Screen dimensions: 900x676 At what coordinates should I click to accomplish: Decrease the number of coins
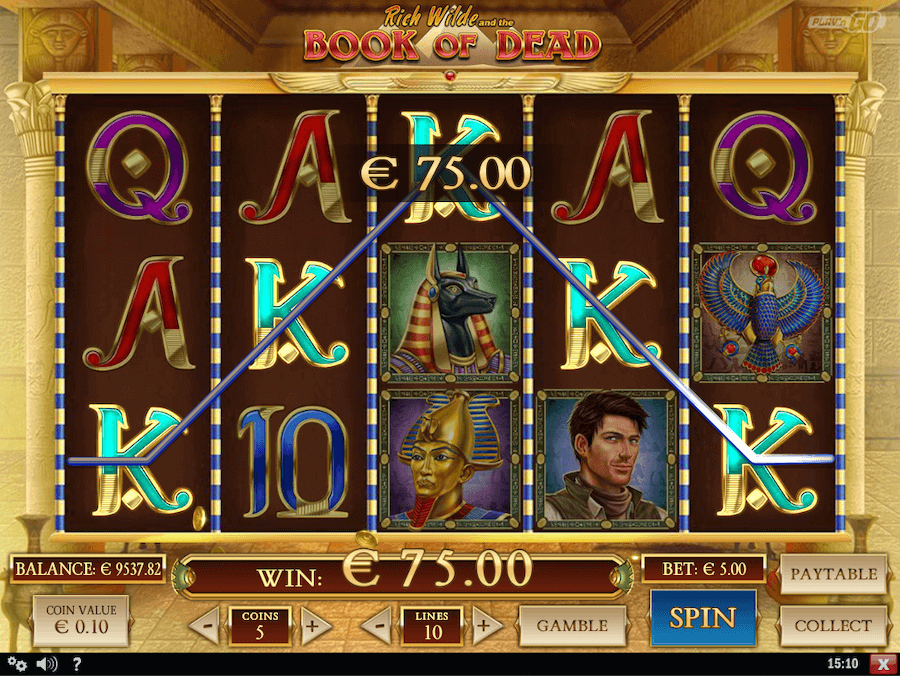point(204,627)
